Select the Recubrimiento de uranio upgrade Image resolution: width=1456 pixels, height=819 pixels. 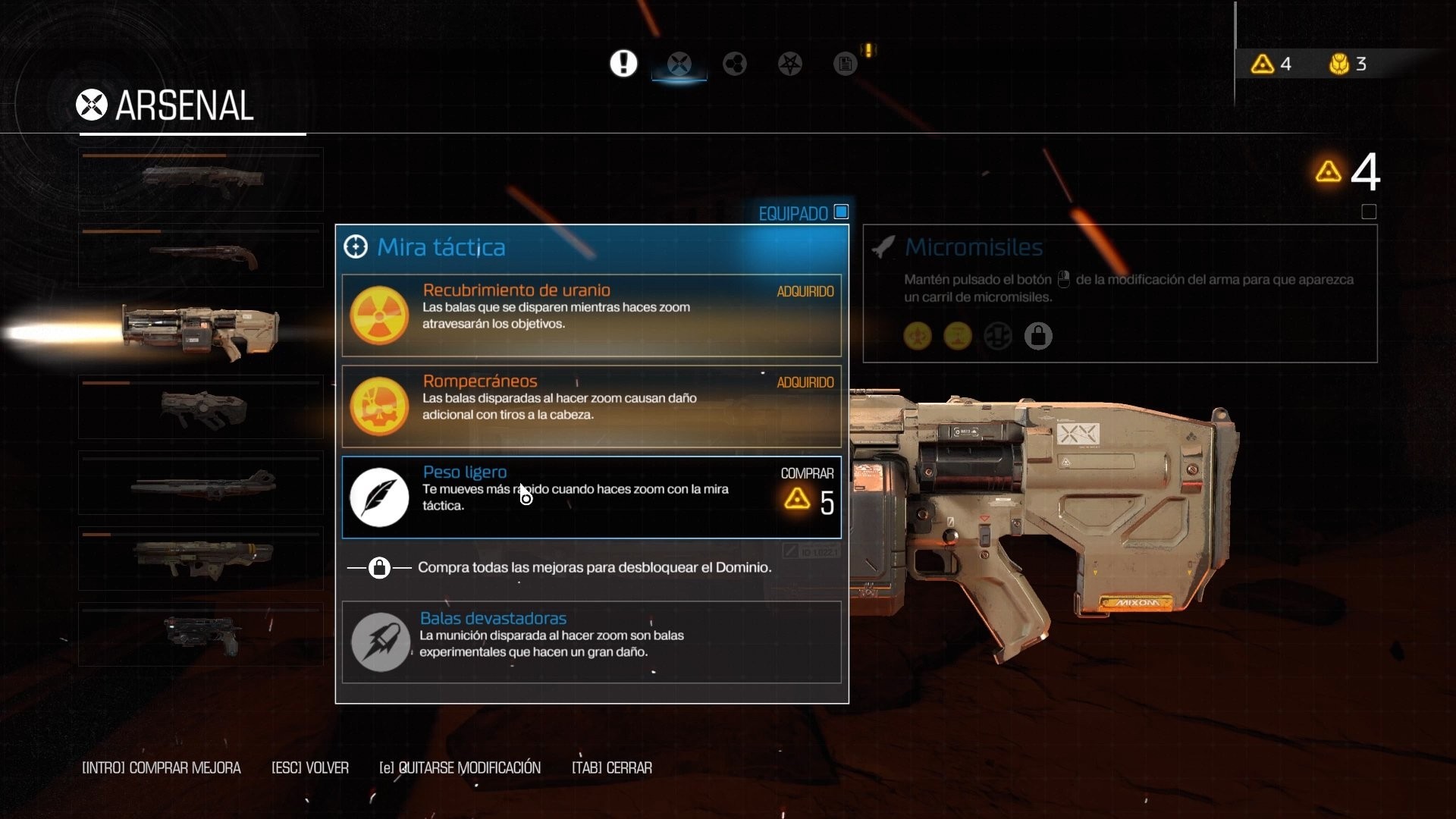coord(591,315)
